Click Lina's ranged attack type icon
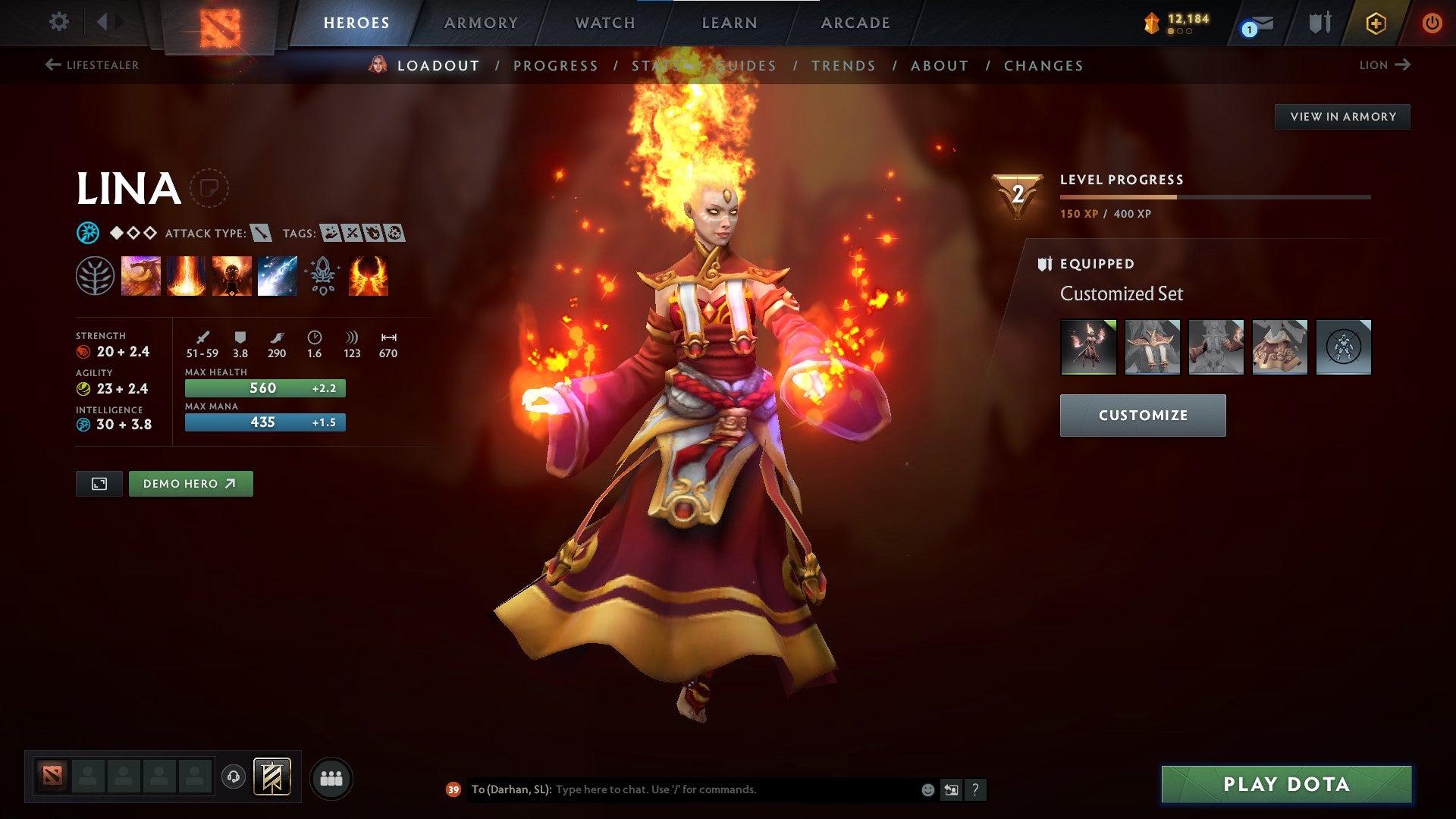Image resolution: width=1456 pixels, height=819 pixels. click(259, 234)
